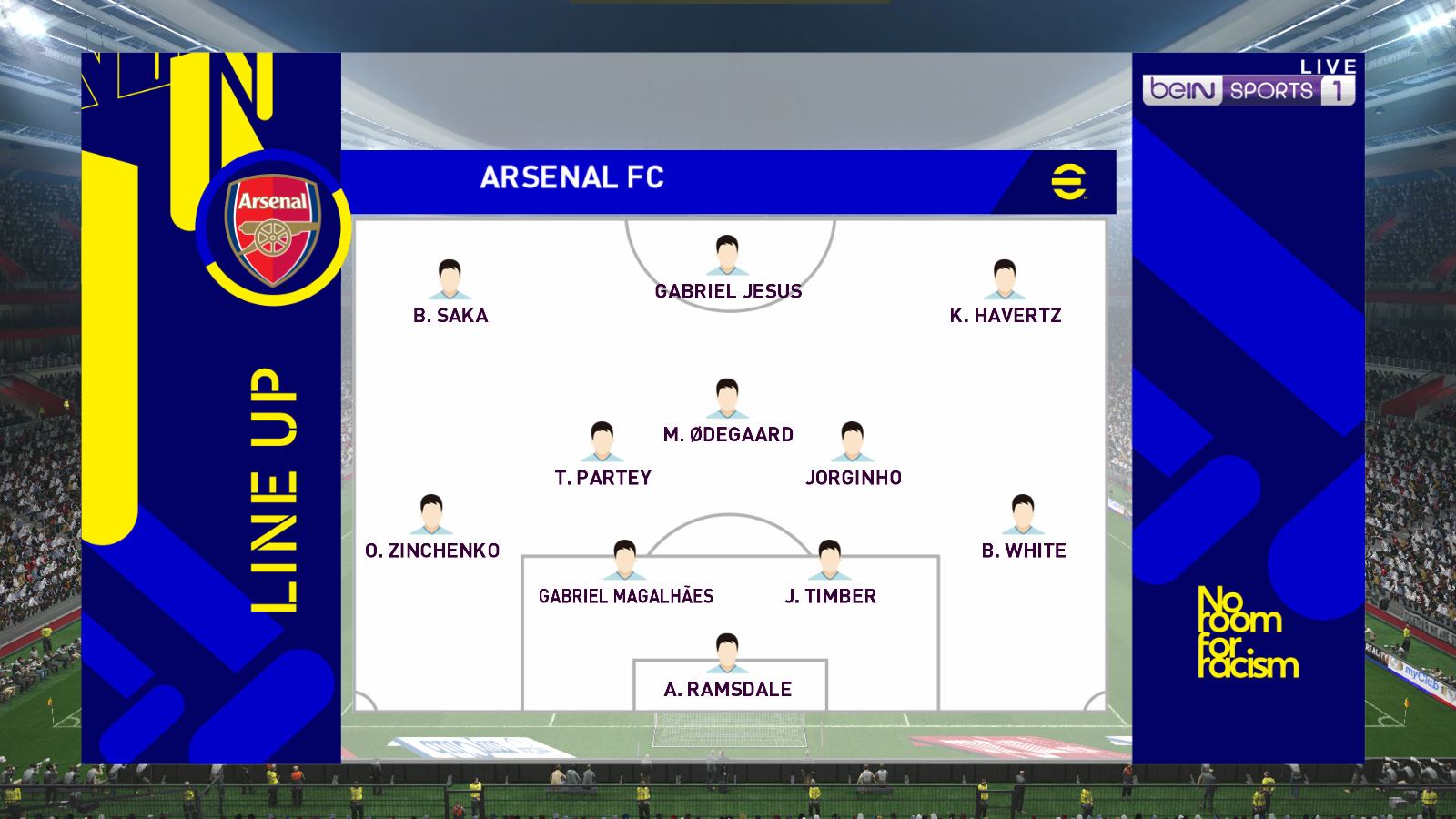Click the No Room For Racism logo
The width and height of the screenshot is (1456, 819).
pos(1247,632)
